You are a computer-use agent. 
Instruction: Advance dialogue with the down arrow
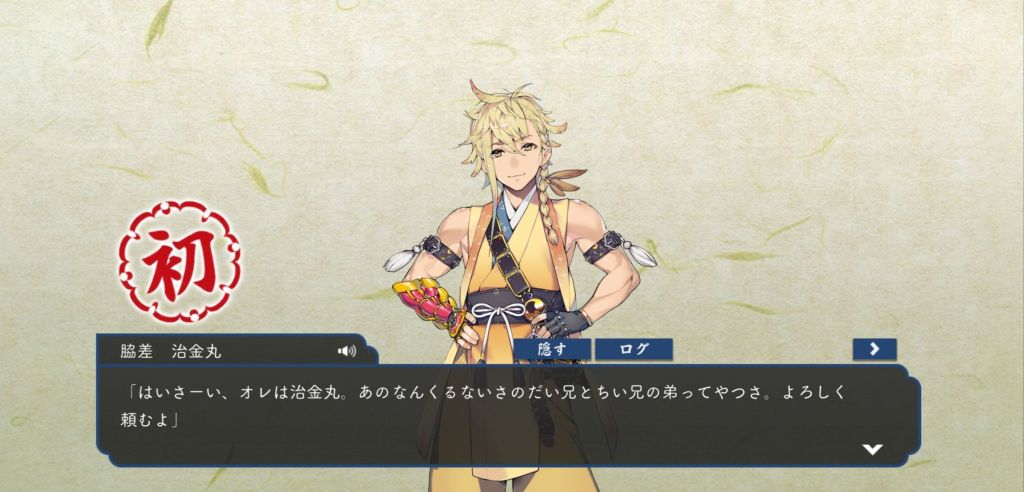pos(872,449)
